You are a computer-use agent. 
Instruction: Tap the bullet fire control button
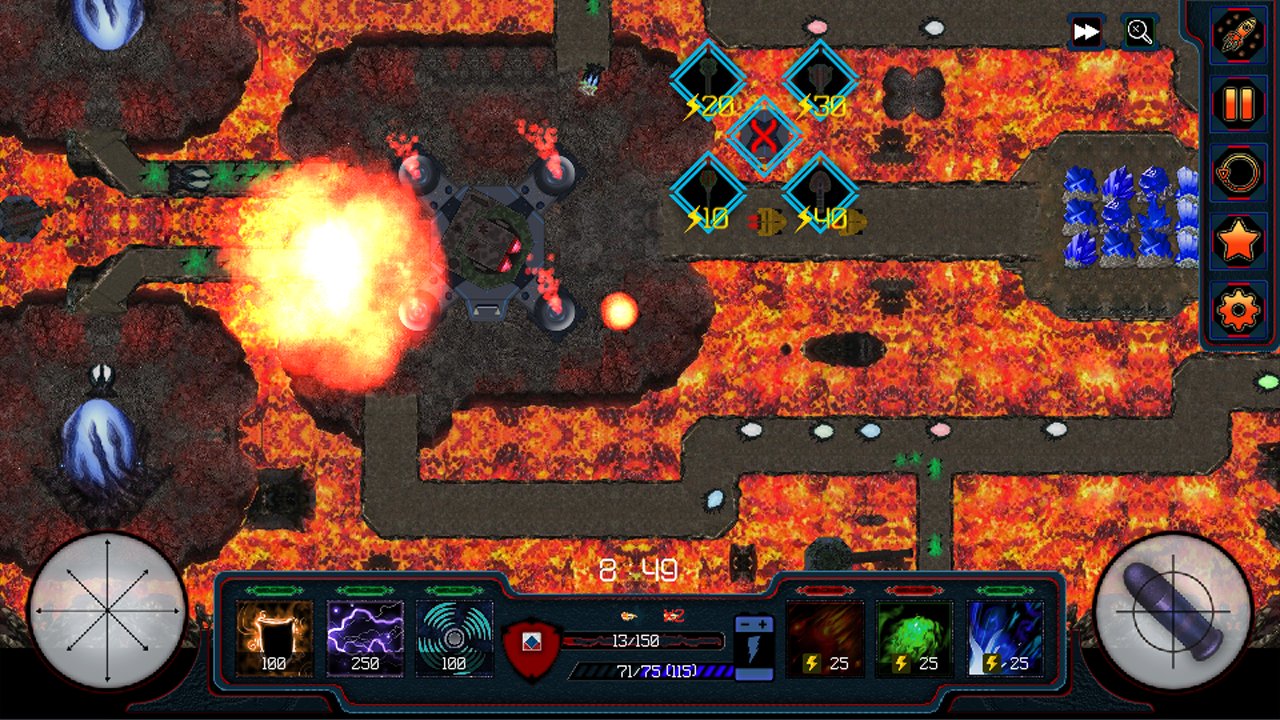[1173, 610]
